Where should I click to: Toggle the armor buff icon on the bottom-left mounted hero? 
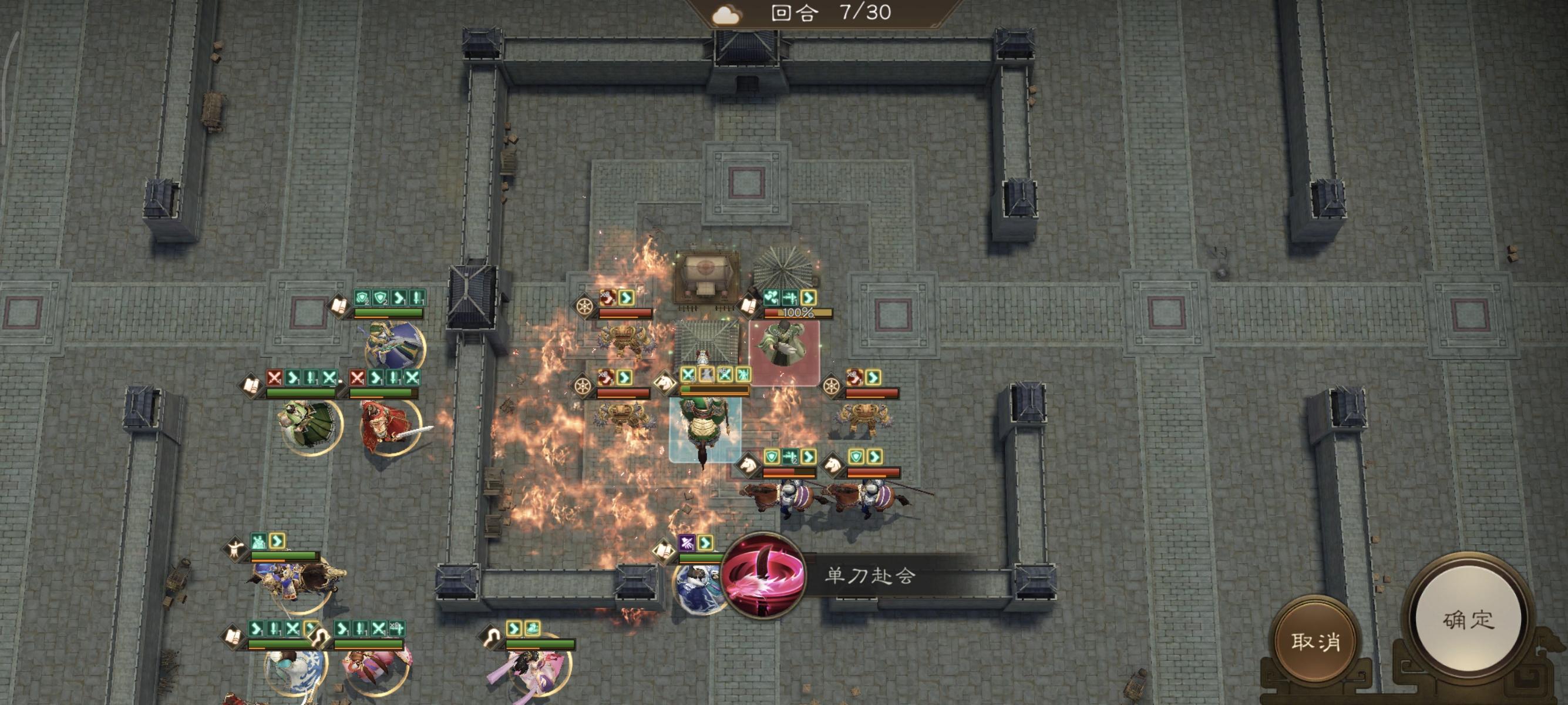(x=259, y=542)
